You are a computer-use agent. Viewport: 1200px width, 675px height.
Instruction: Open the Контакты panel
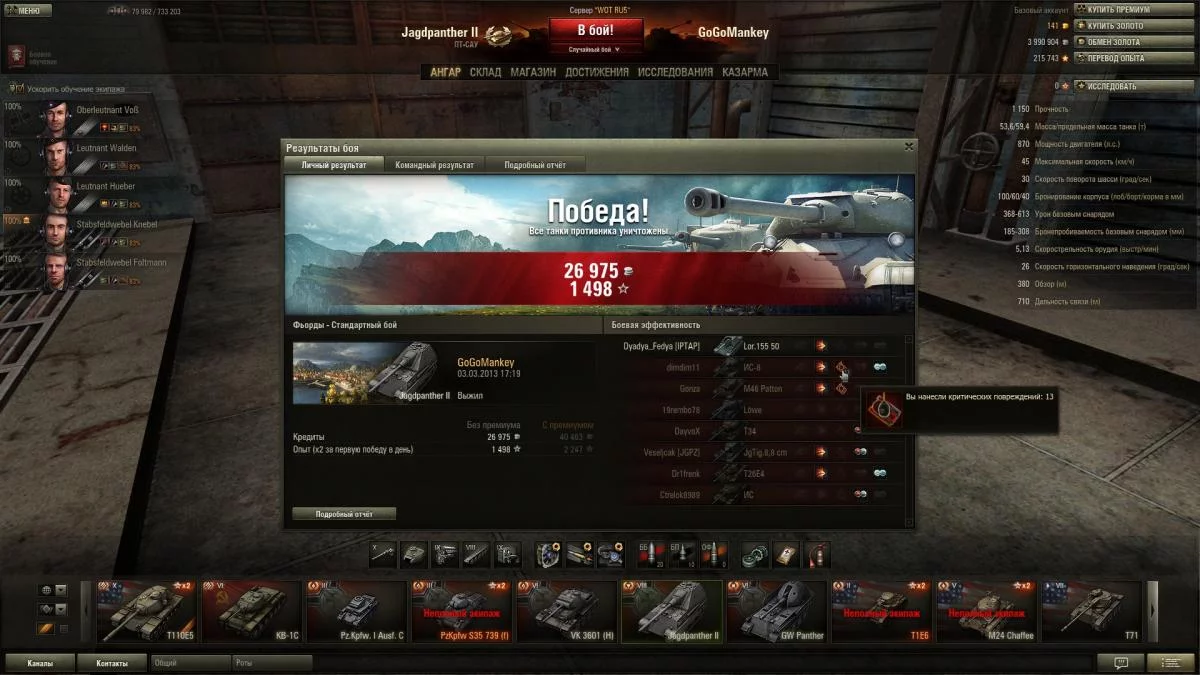click(112, 663)
